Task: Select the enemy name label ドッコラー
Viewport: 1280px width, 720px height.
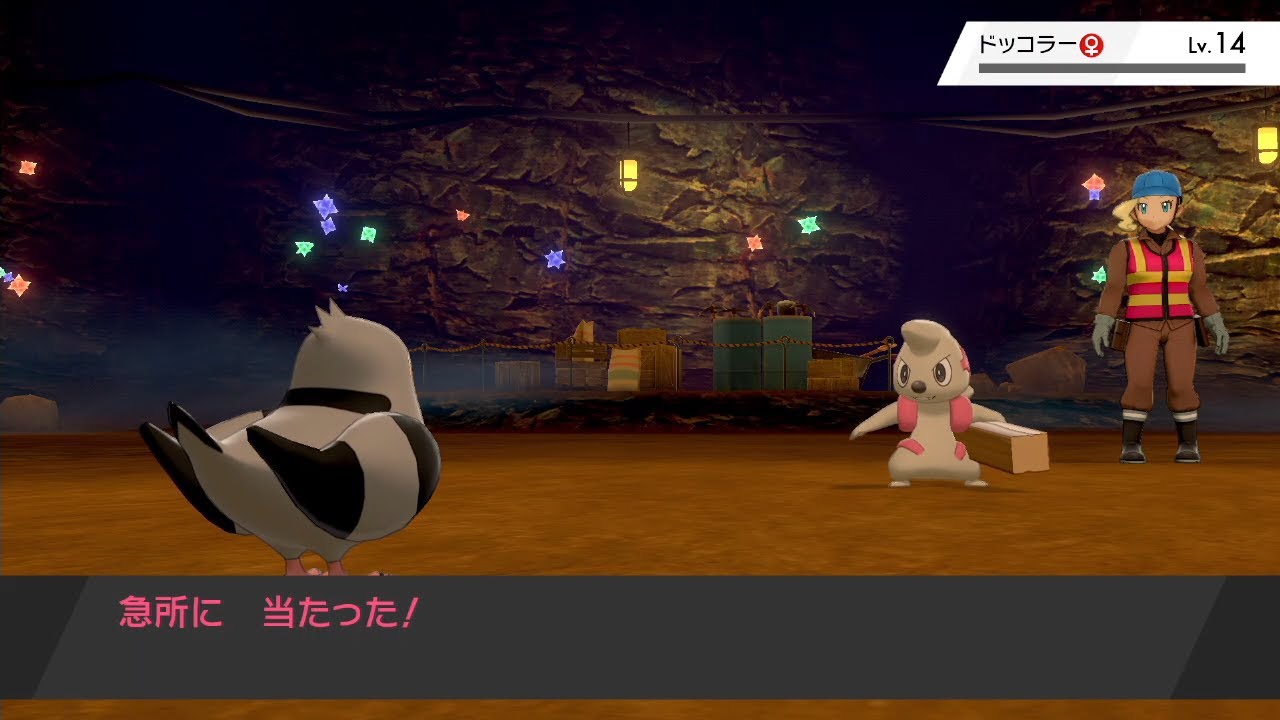Action: (1030, 43)
